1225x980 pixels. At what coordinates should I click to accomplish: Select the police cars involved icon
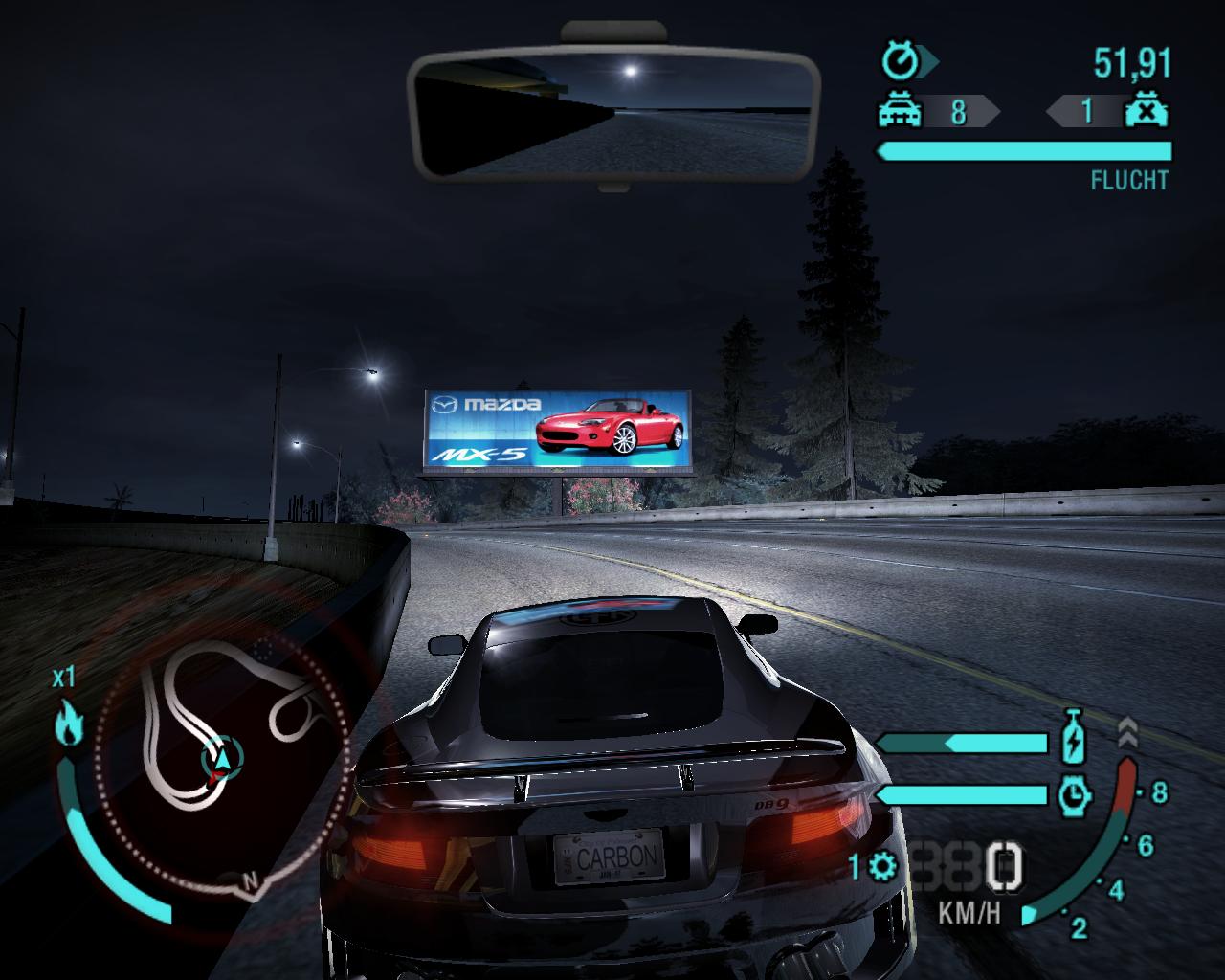point(901,112)
